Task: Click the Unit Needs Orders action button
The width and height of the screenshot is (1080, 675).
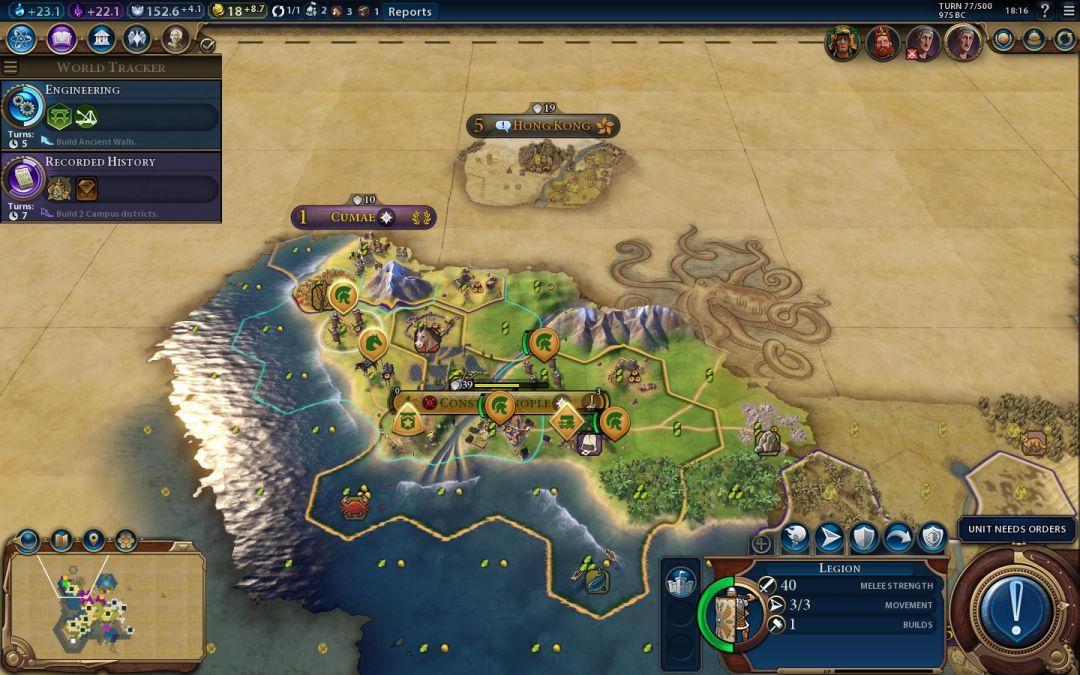Action: [x=1017, y=607]
